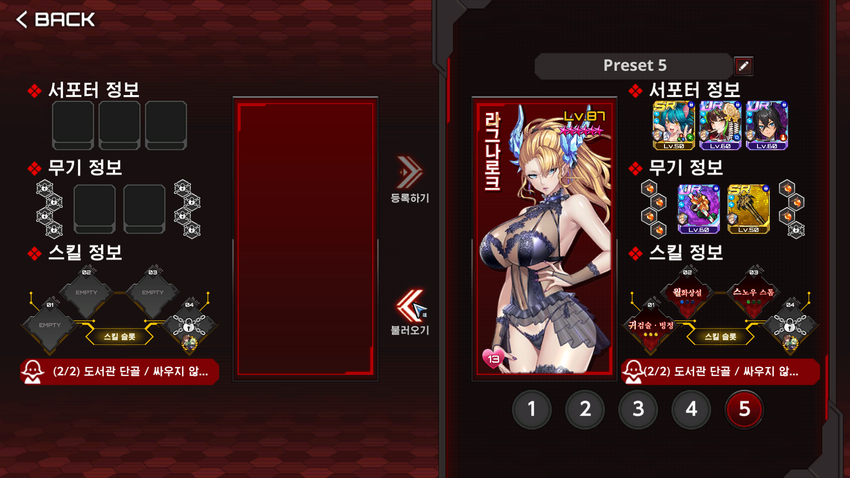Switch to preset slot 2
850x478 pixels.
click(x=585, y=408)
